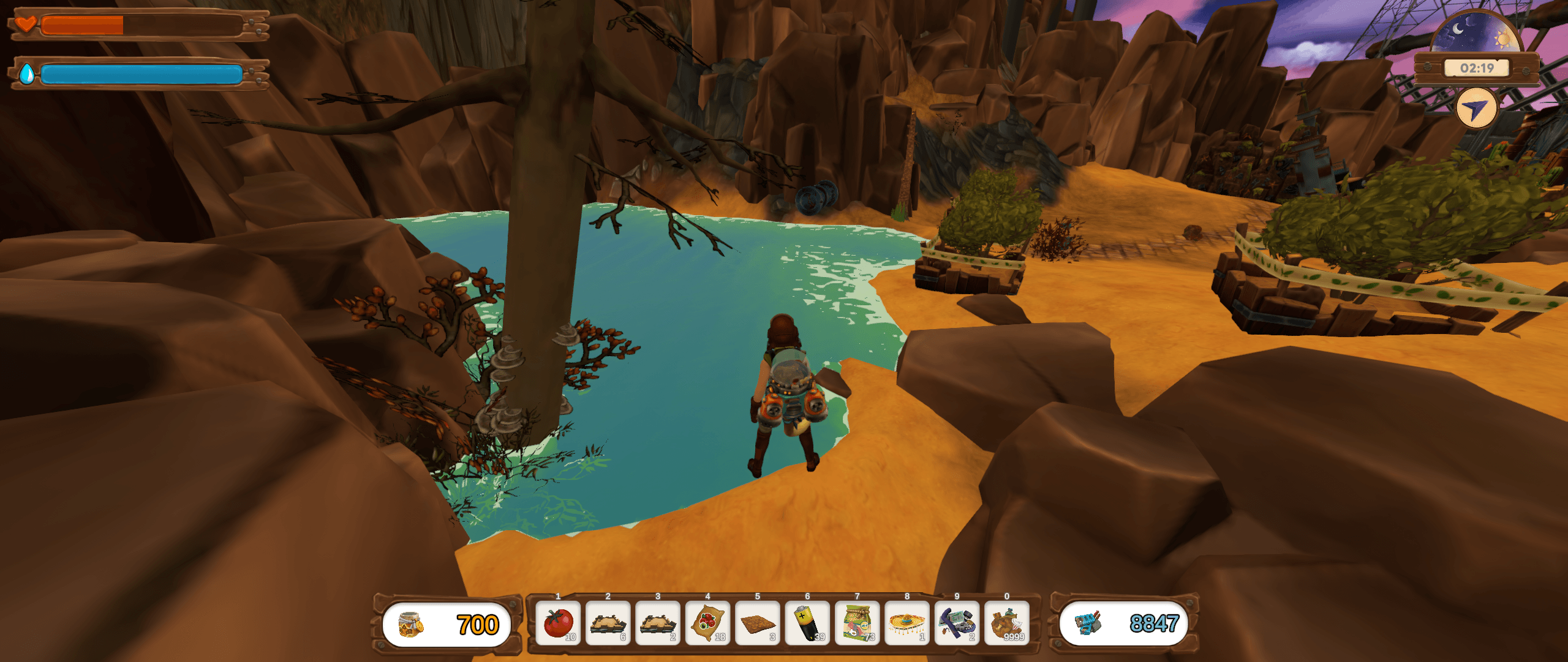Equip the sombrero hat slot
Image resolution: width=1568 pixels, height=662 pixels.
point(907,623)
